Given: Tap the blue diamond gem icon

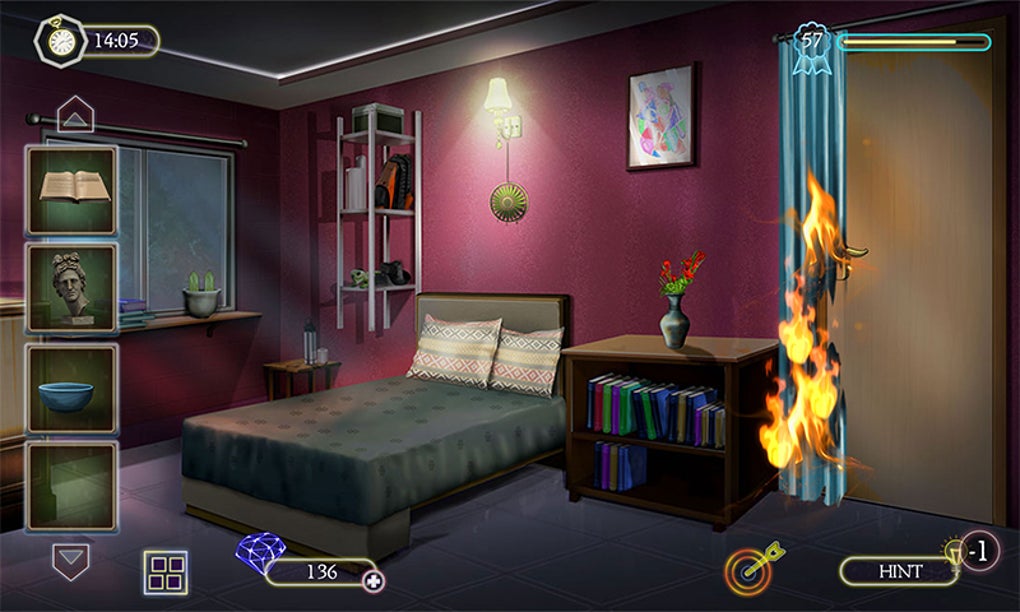Looking at the screenshot, I should (x=260, y=553).
